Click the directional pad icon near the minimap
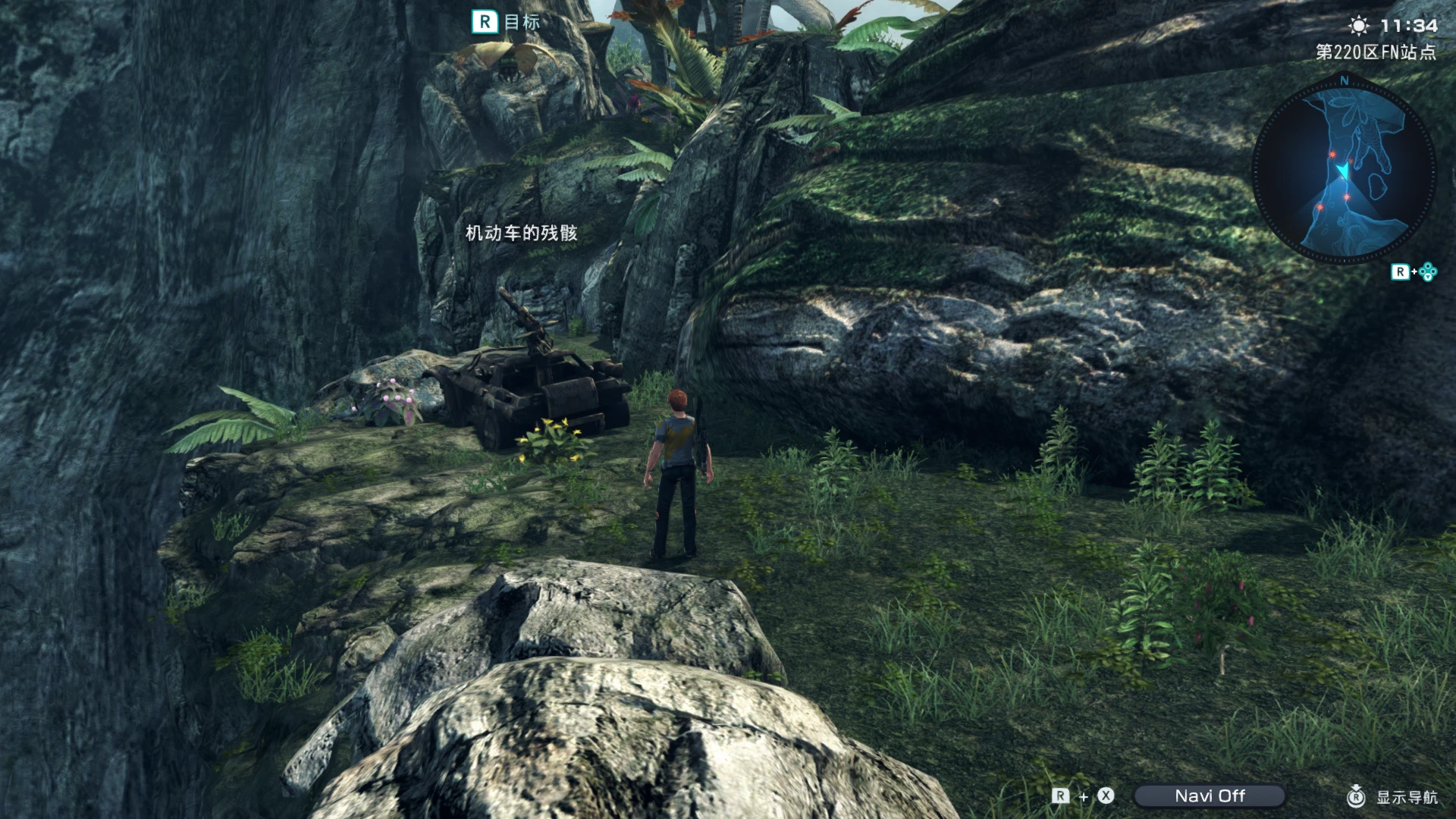 pyautogui.click(x=1427, y=271)
